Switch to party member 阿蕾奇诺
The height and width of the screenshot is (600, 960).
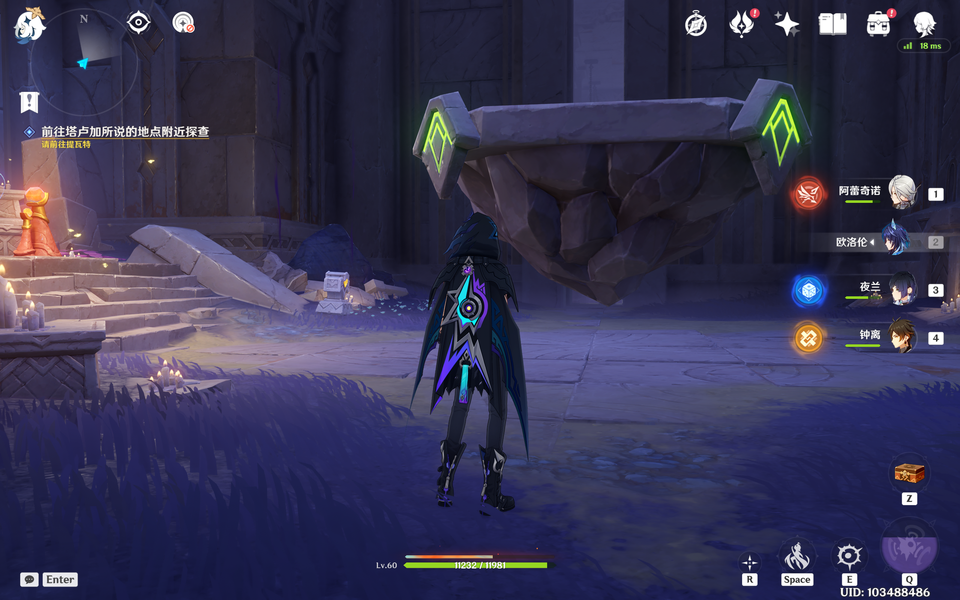pos(903,193)
